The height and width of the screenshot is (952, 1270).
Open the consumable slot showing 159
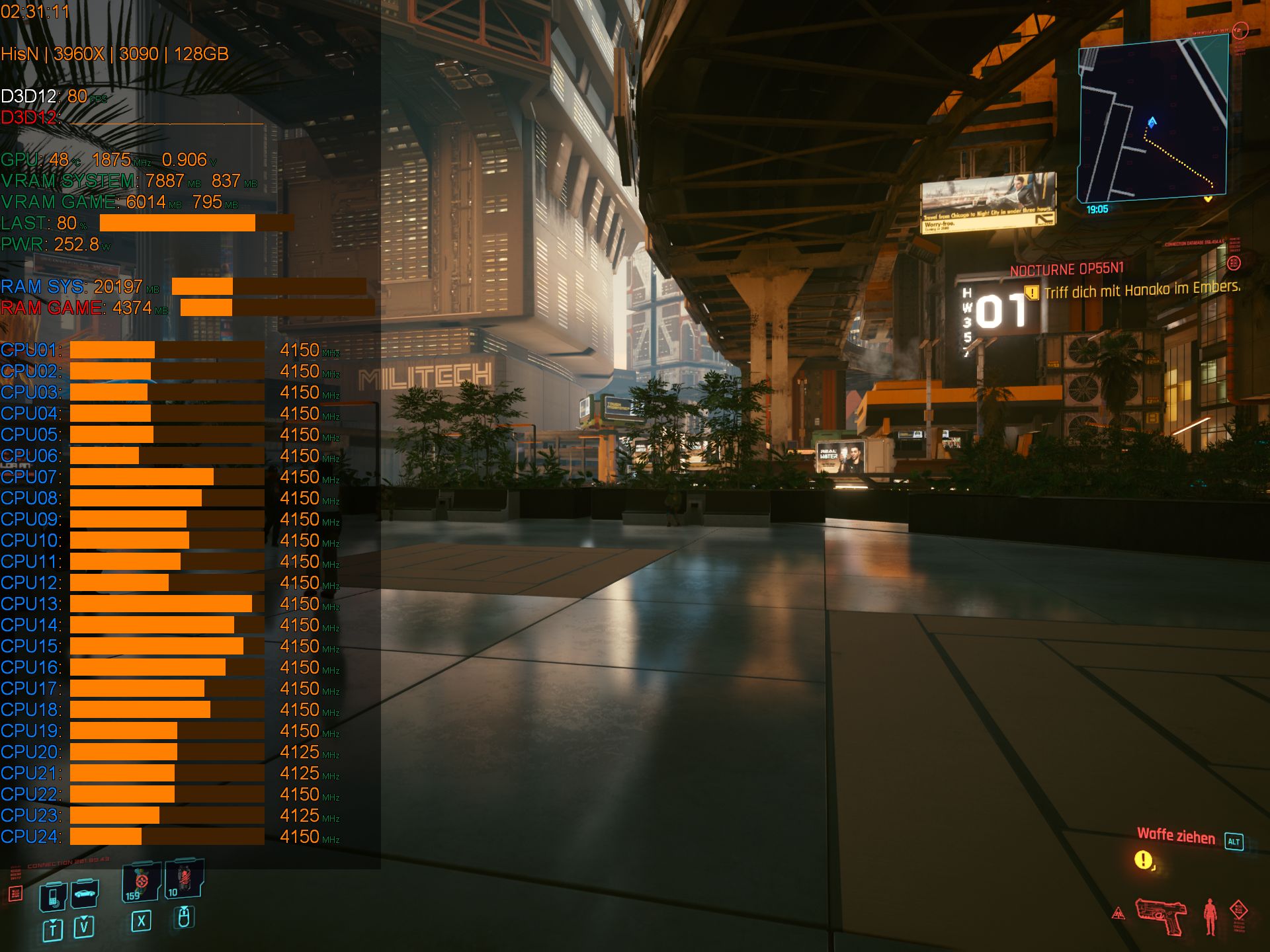click(x=140, y=881)
